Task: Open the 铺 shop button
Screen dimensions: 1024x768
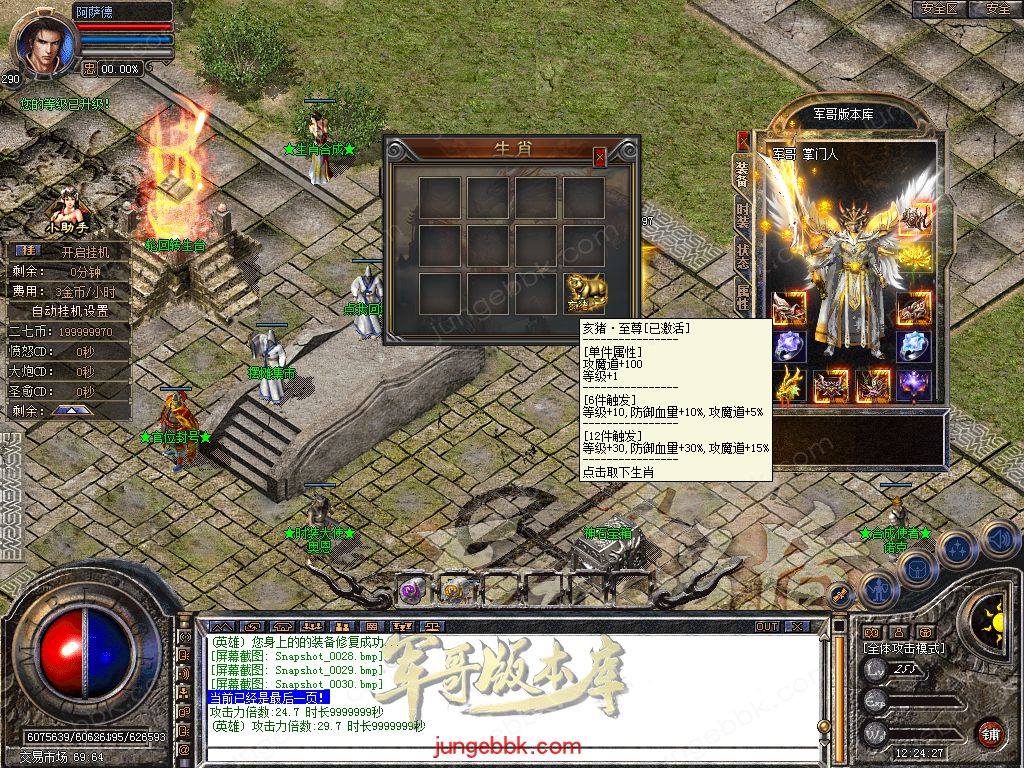Action: (x=991, y=732)
